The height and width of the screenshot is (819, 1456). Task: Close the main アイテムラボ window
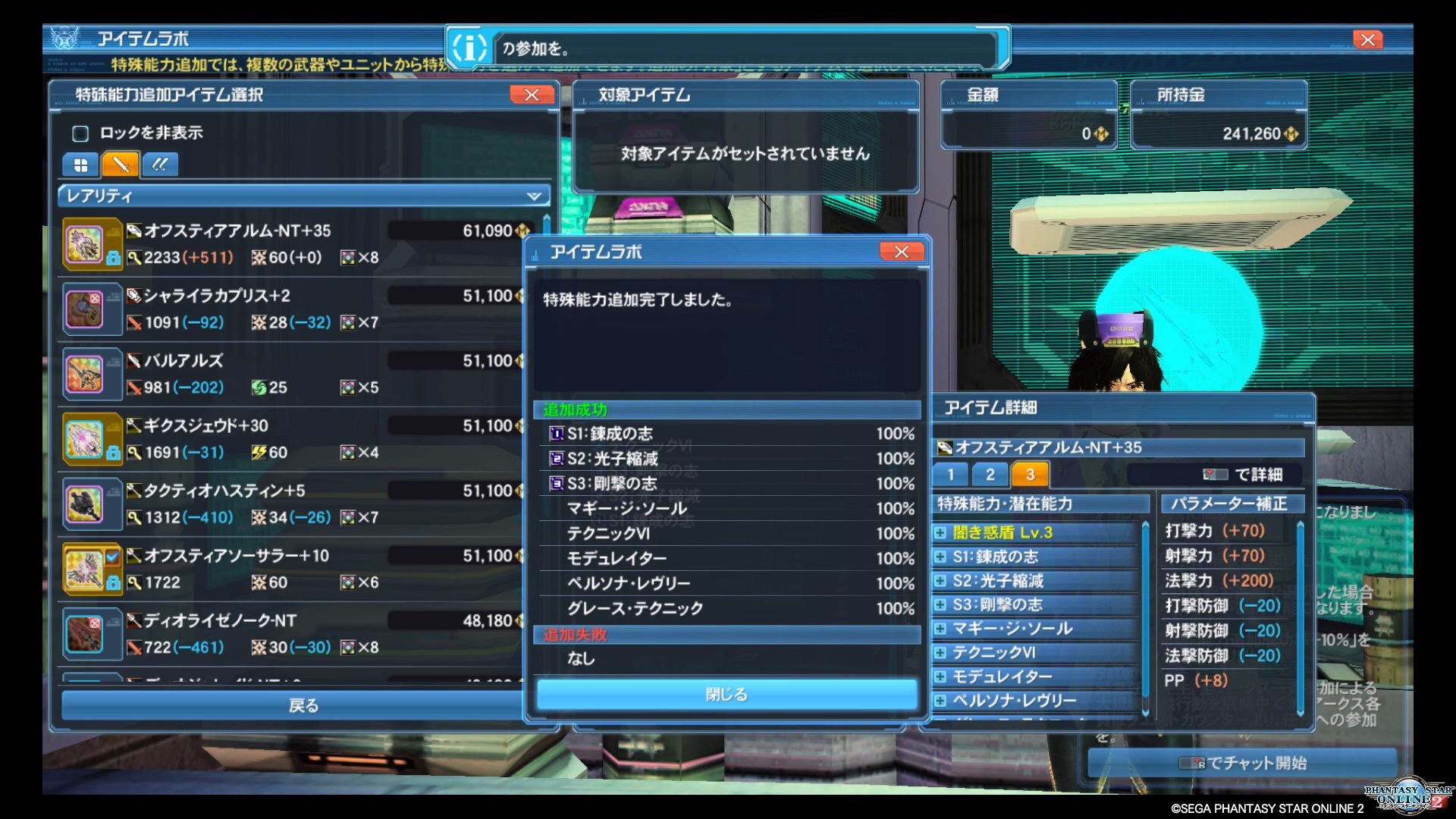[x=1367, y=39]
